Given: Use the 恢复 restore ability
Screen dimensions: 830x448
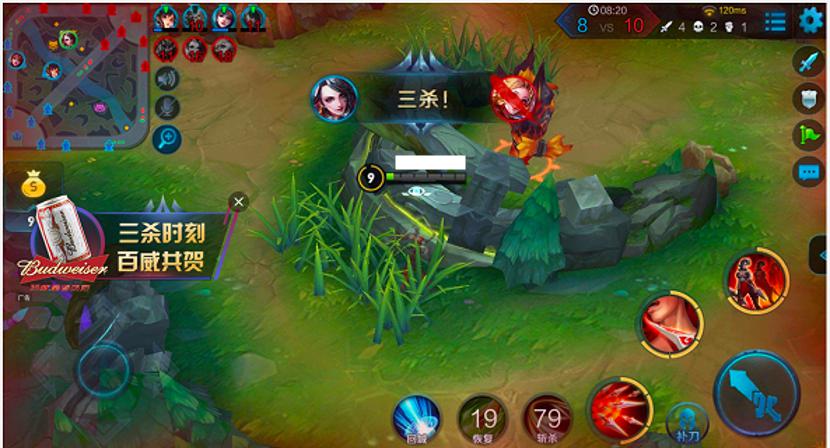Looking at the screenshot, I should 483,418.
